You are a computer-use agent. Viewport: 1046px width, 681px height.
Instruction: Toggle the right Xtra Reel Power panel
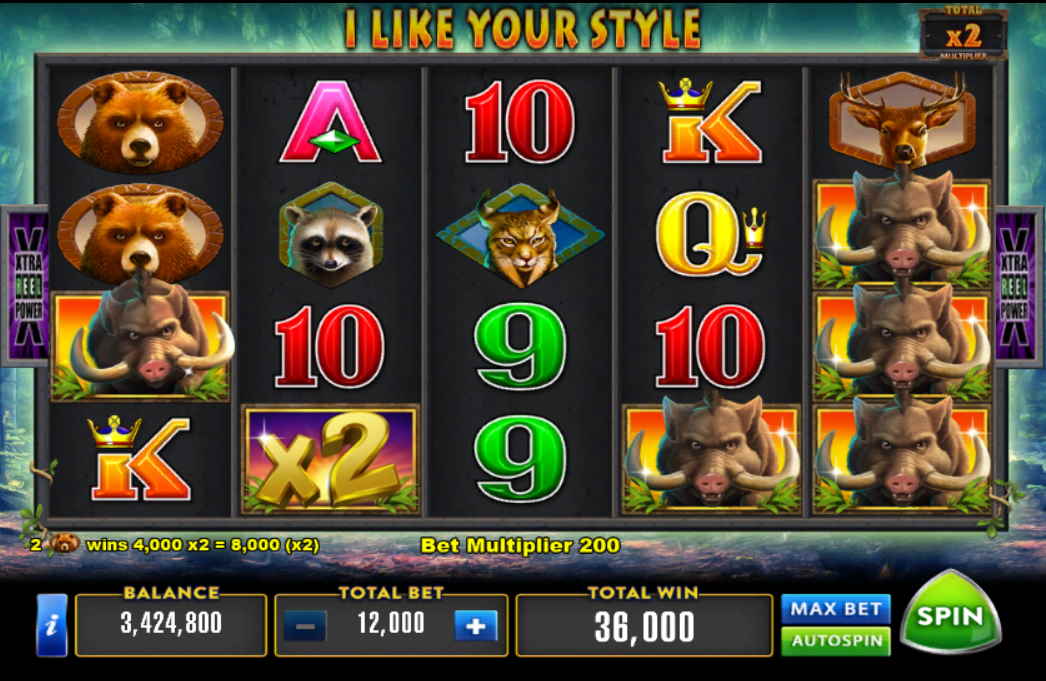pos(1020,285)
